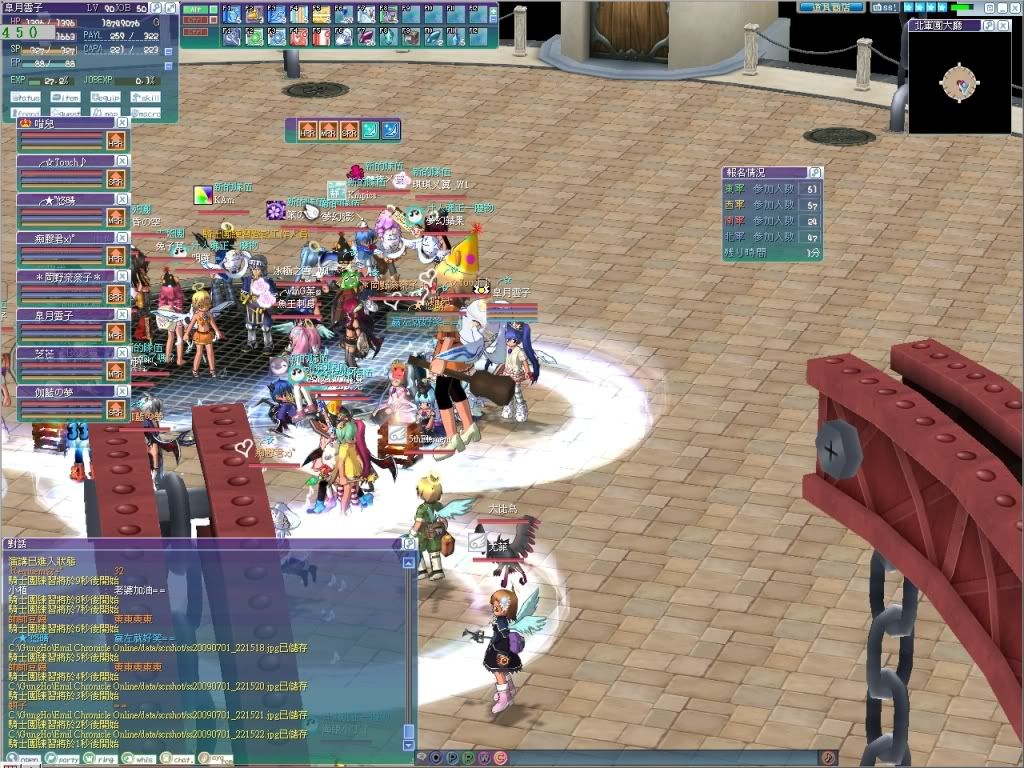The image size is (1024, 768).
Task: Open the equip panel
Action: (x=105, y=97)
